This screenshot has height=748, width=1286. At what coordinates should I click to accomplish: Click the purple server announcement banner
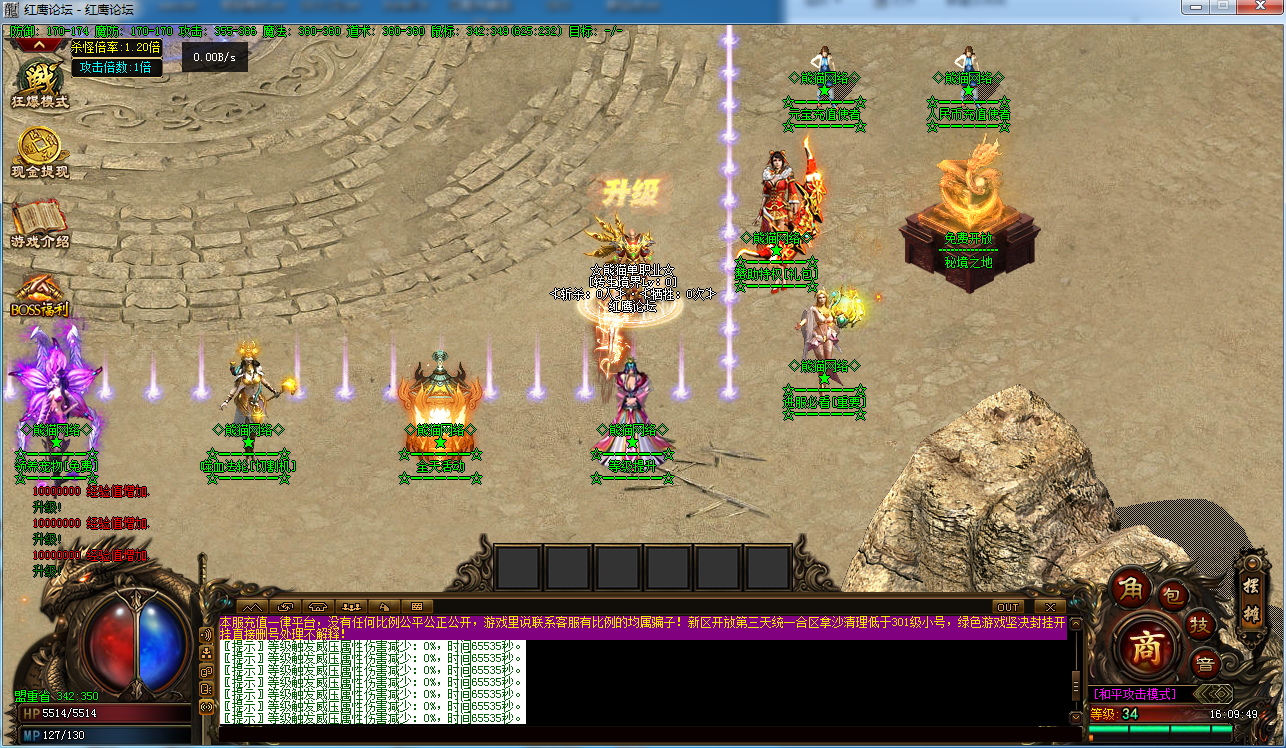[x=642, y=627]
